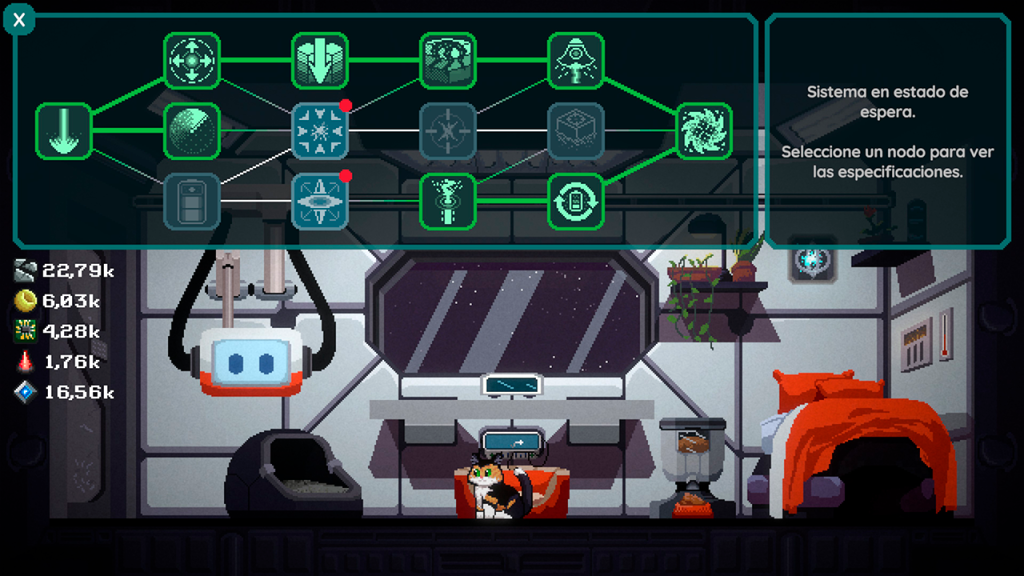Select the locked cube node

pyautogui.click(x=576, y=131)
